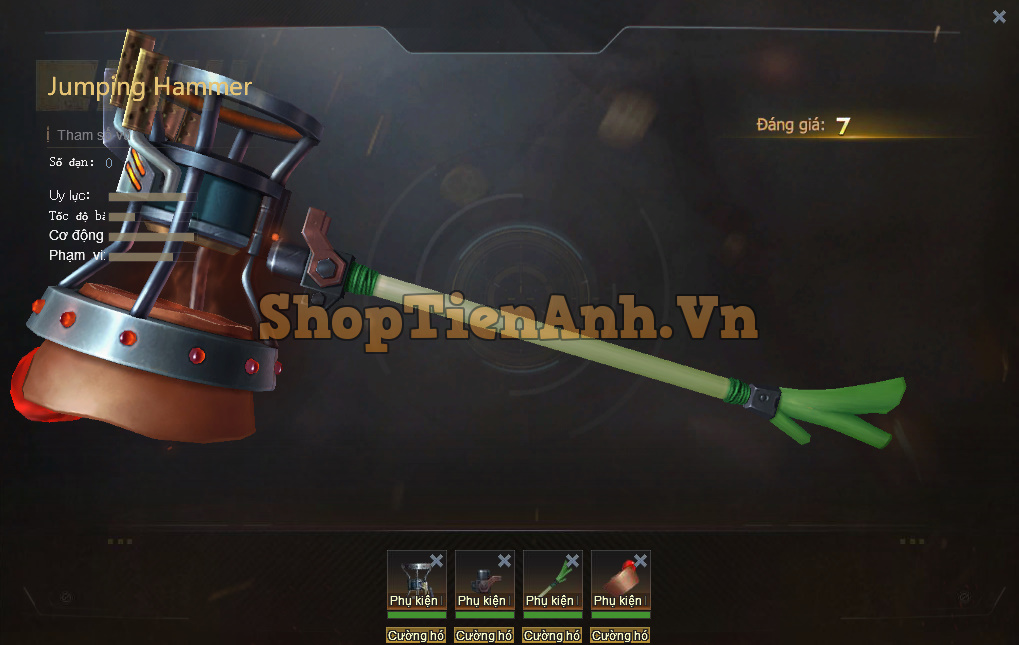Screen dimensions: 1019x645
Task: Remove the metal cage frame accessory
Action: (436, 561)
